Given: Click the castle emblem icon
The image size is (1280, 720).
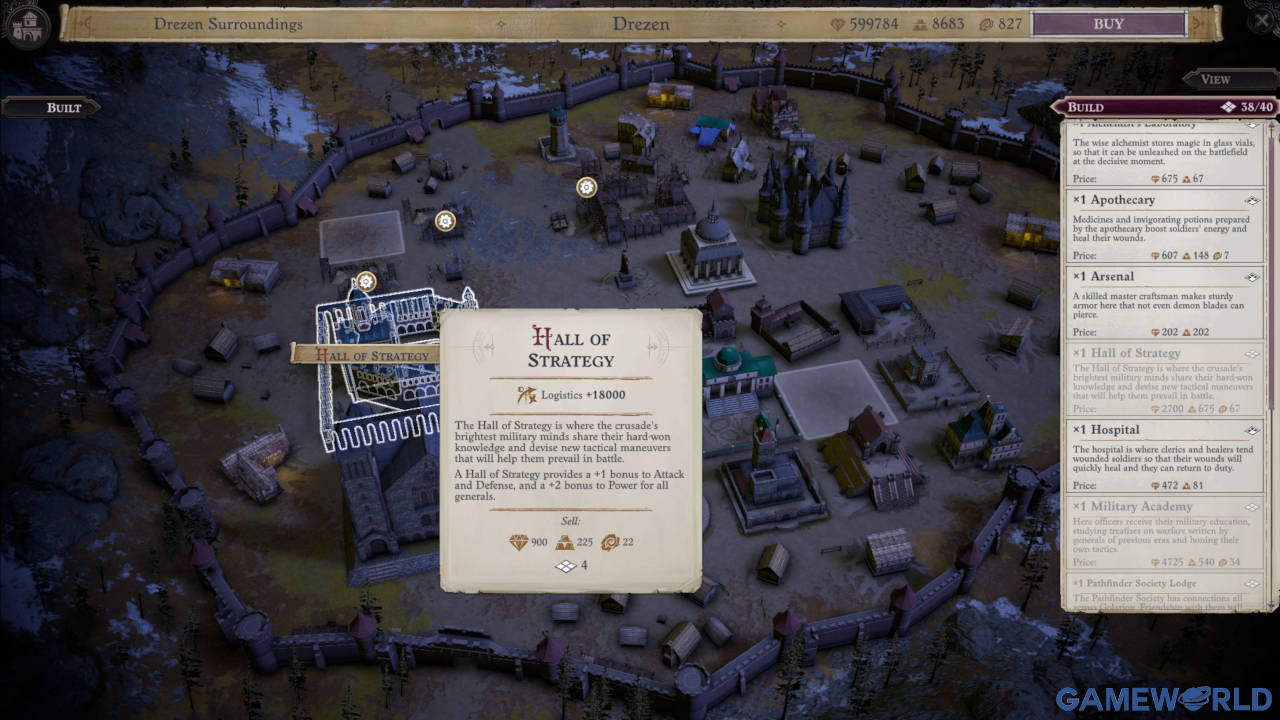Looking at the screenshot, I should 27,23.
